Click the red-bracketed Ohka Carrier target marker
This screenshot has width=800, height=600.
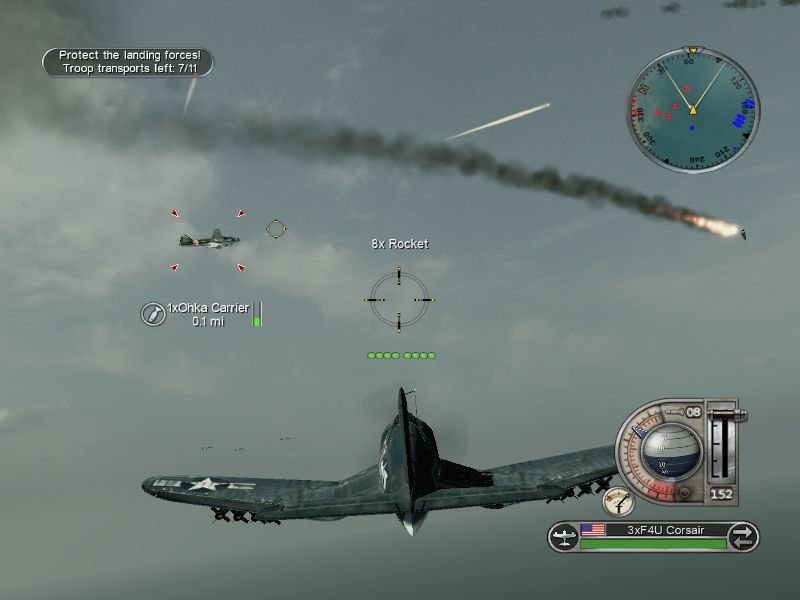click(206, 240)
